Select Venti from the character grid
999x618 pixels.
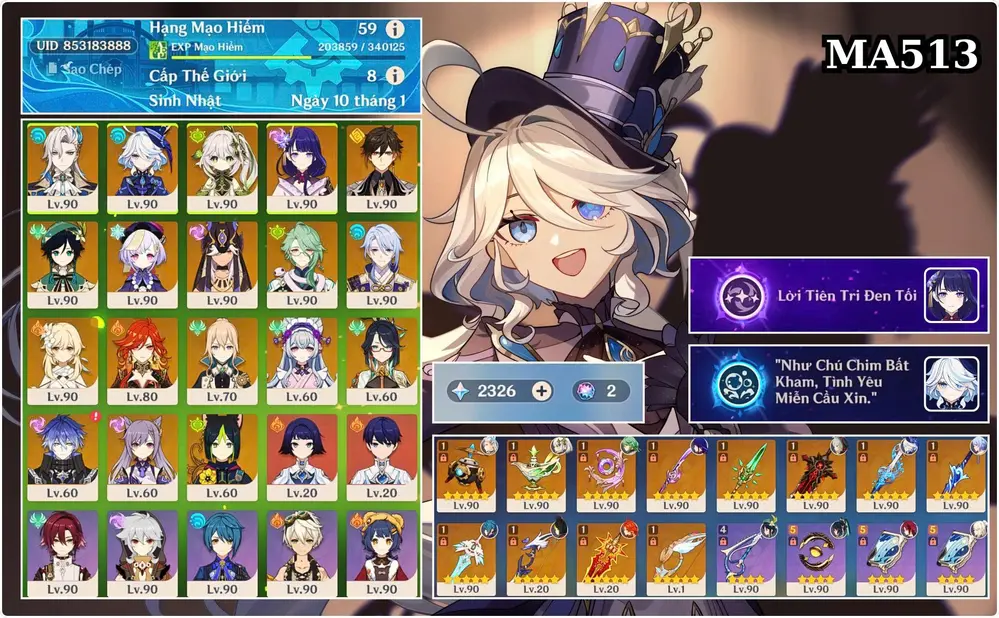pos(62,263)
